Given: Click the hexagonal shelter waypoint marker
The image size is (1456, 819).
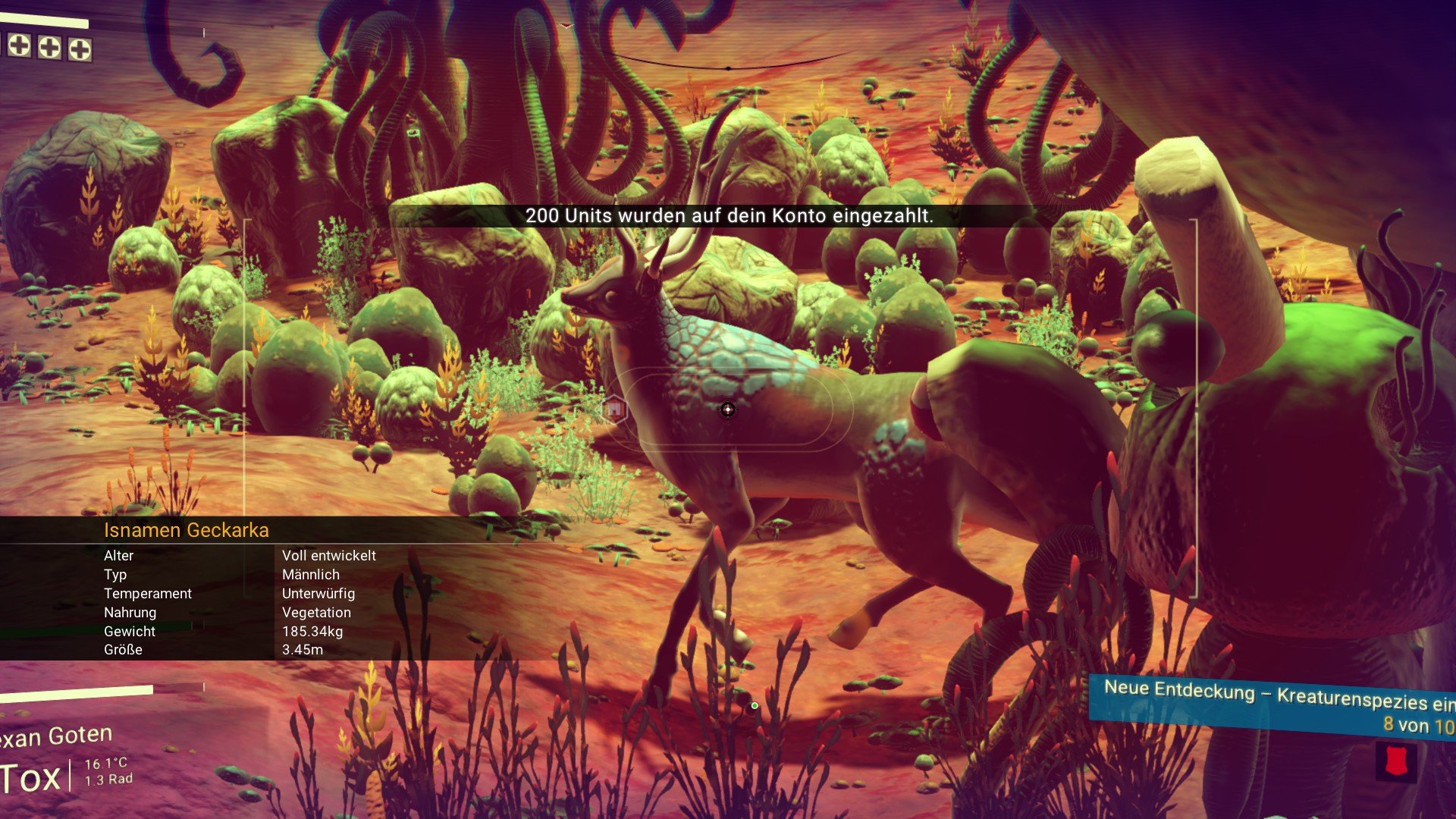Looking at the screenshot, I should coord(614,409).
